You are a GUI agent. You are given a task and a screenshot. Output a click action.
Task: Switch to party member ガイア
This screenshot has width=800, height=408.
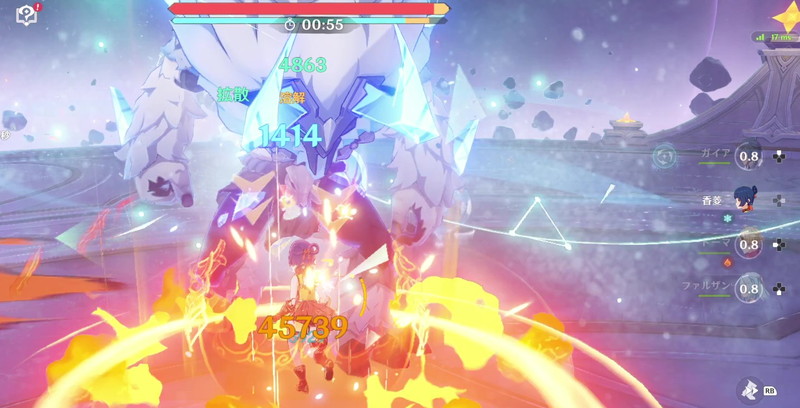(747, 156)
